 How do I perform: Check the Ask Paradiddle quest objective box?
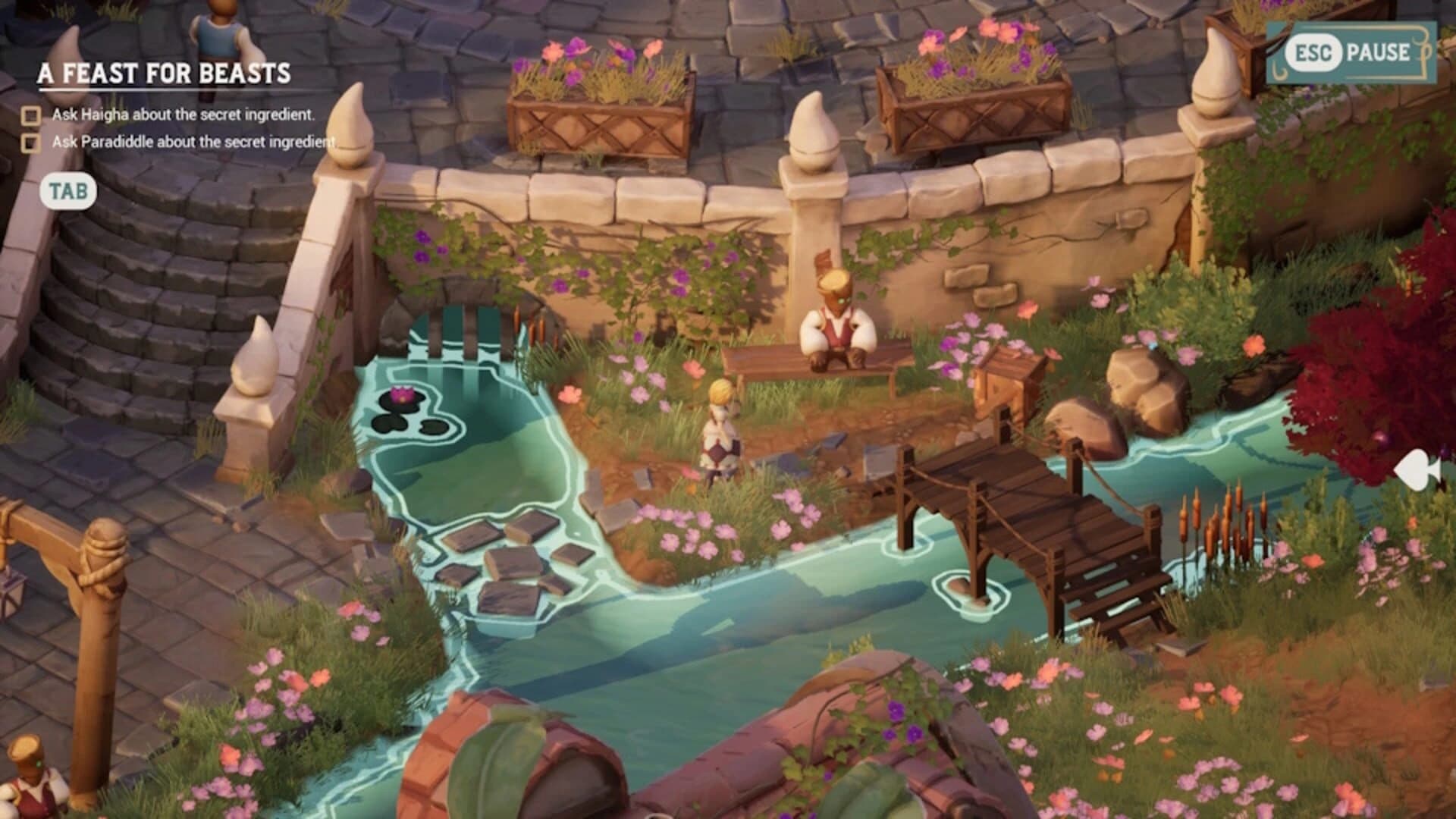(30, 143)
